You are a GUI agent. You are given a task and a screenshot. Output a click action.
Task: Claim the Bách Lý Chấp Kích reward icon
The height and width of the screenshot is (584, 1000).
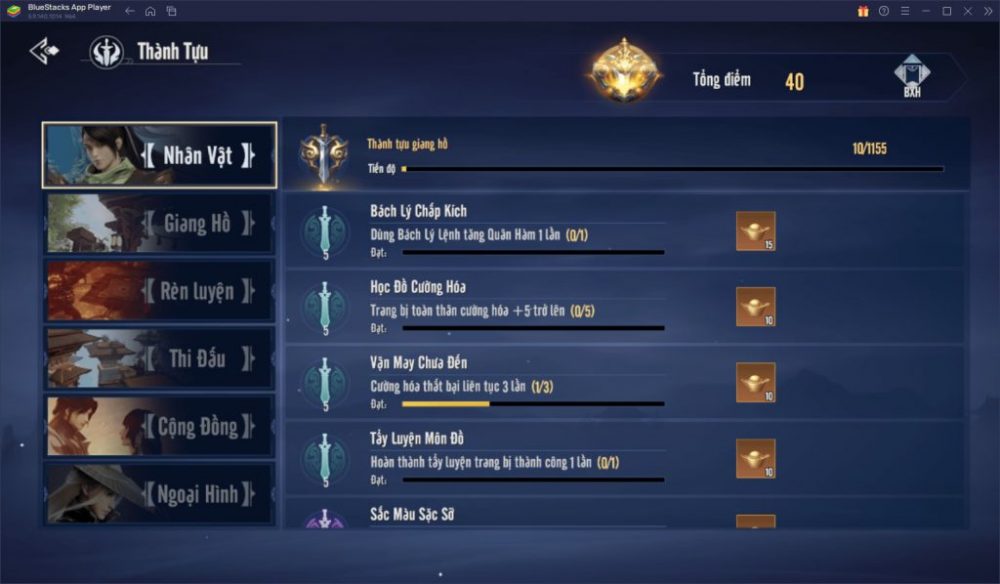756,231
